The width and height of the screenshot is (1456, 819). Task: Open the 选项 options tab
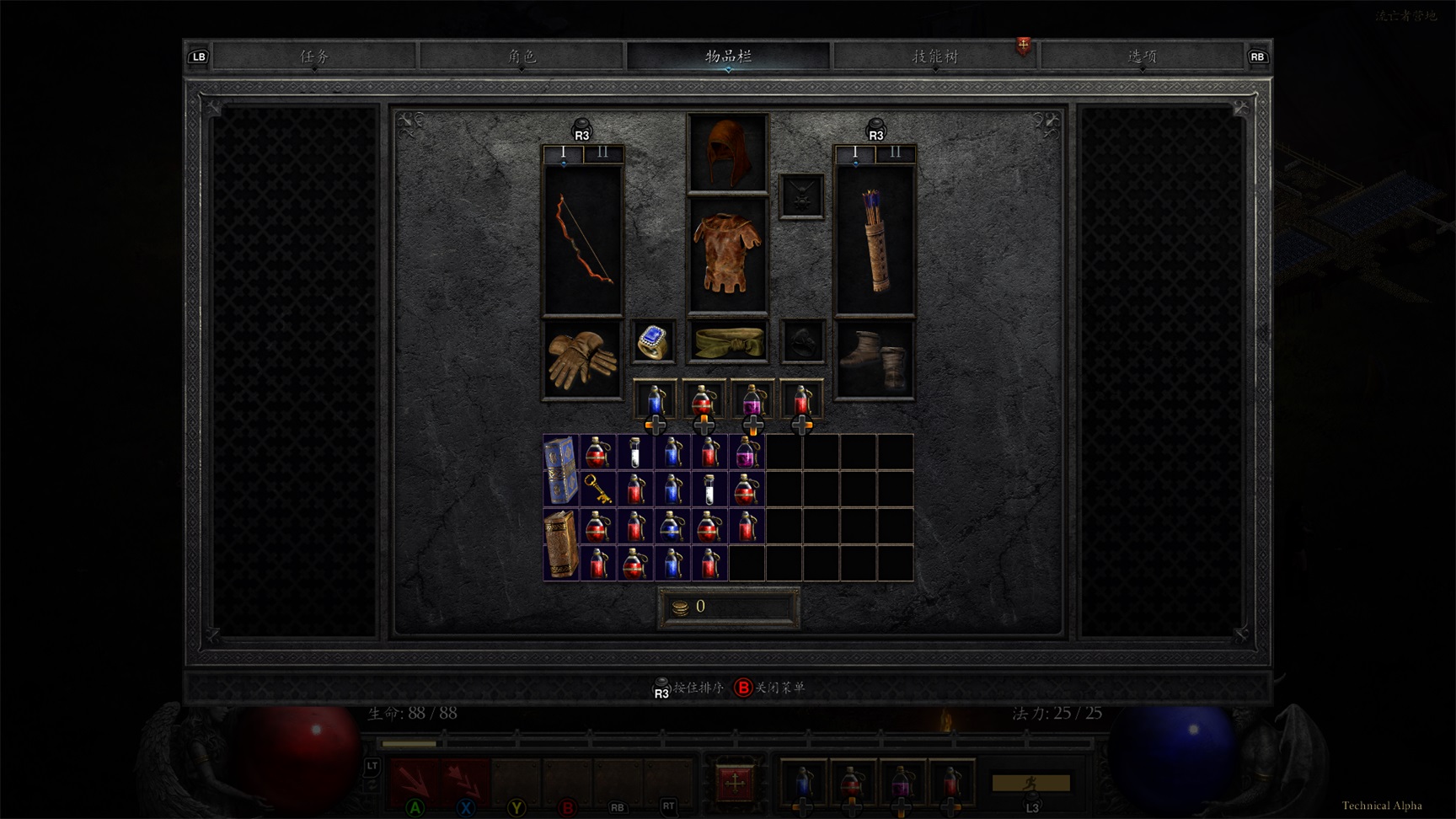tap(1142, 56)
